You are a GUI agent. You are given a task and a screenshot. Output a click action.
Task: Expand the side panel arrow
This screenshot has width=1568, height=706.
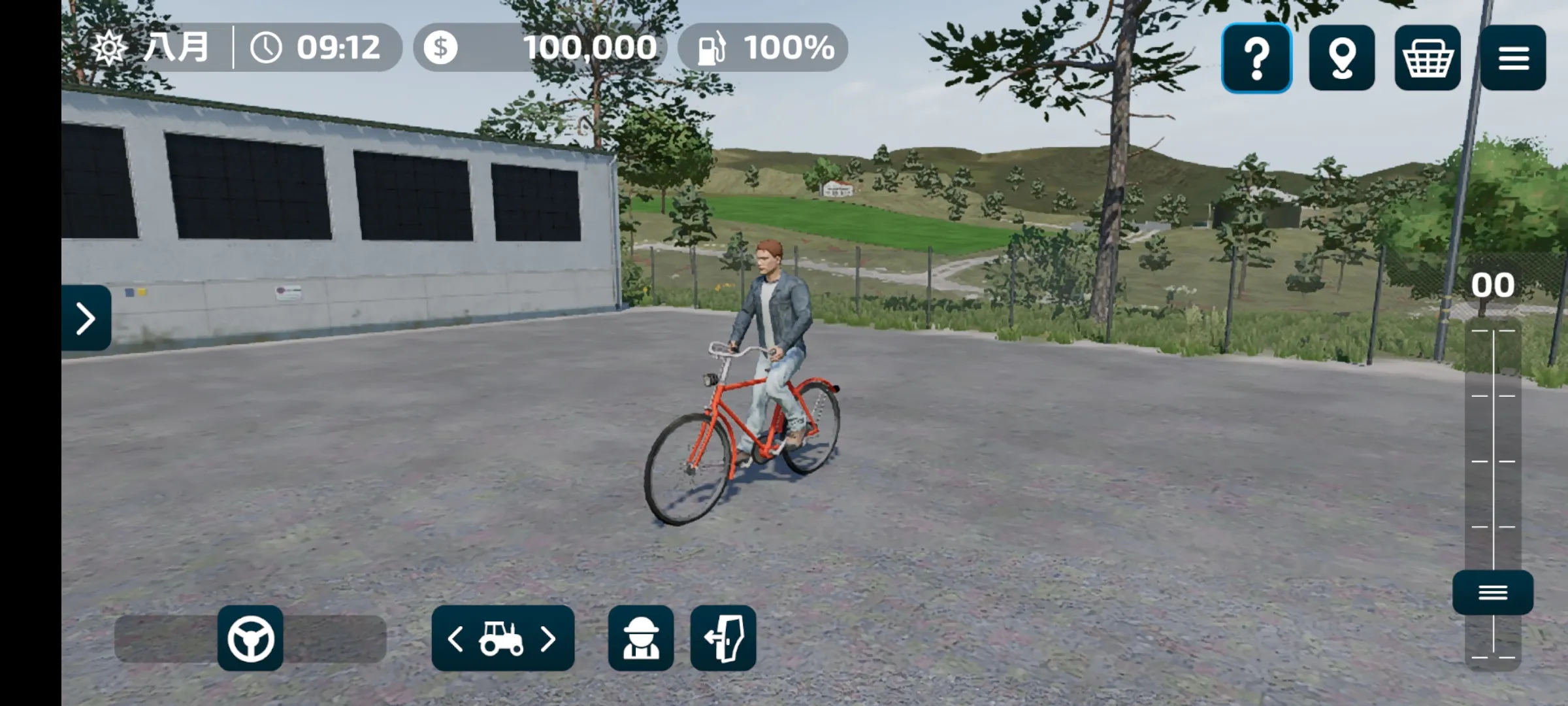pos(86,318)
